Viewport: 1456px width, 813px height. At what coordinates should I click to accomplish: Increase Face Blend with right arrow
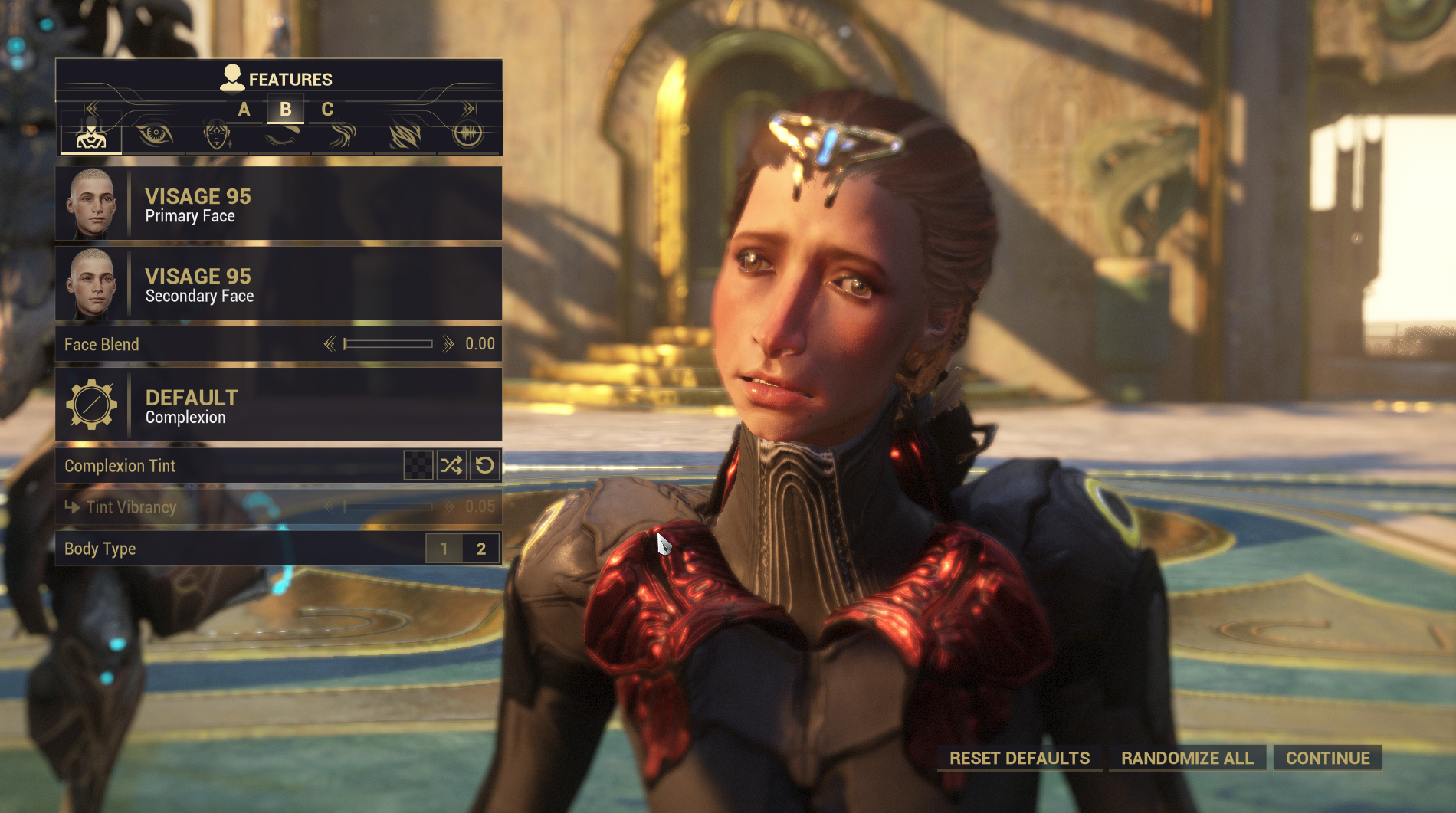(448, 344)
